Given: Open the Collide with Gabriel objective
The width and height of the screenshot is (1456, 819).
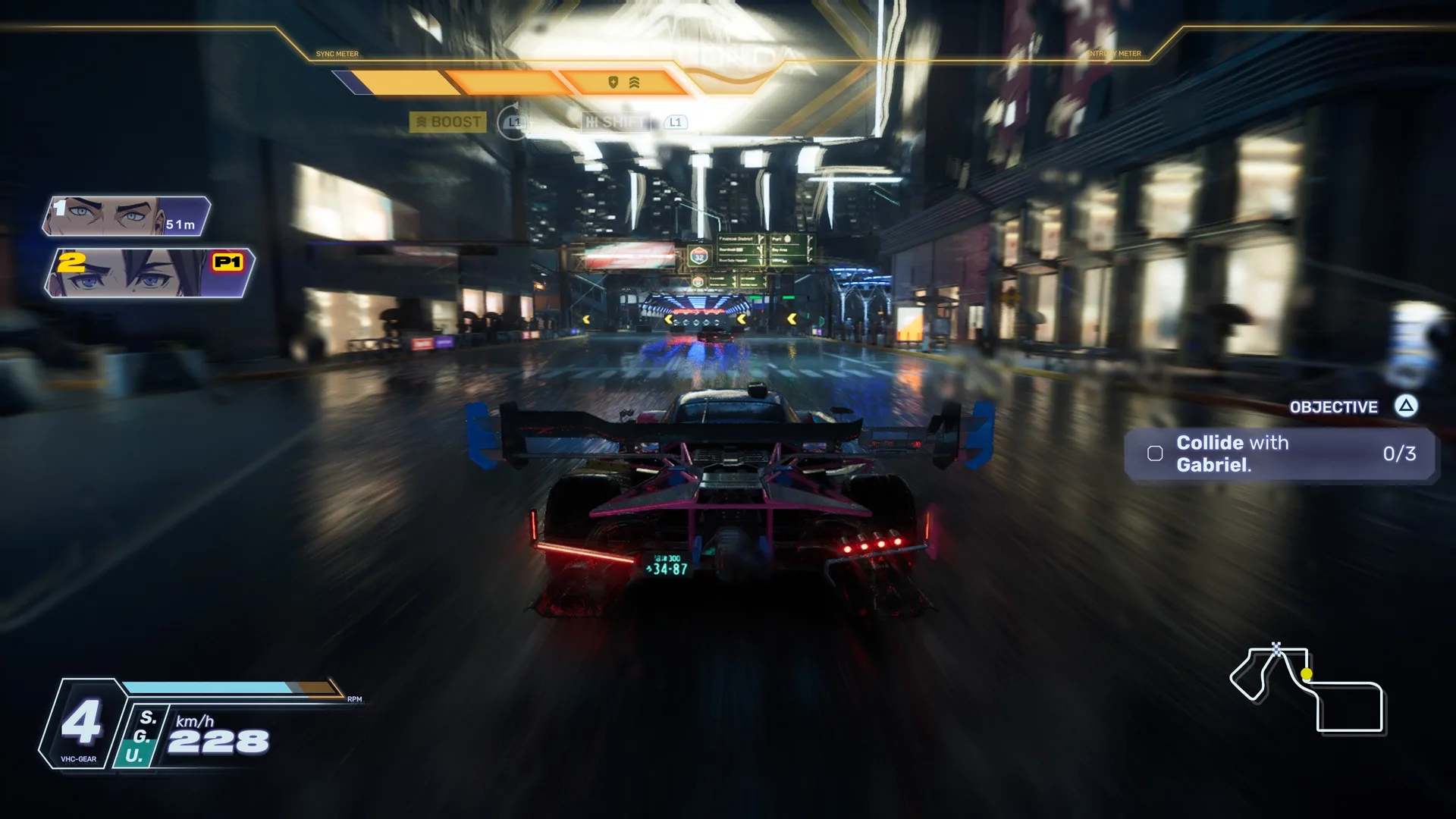Looking at the screenshot, I should point(1279,453).
